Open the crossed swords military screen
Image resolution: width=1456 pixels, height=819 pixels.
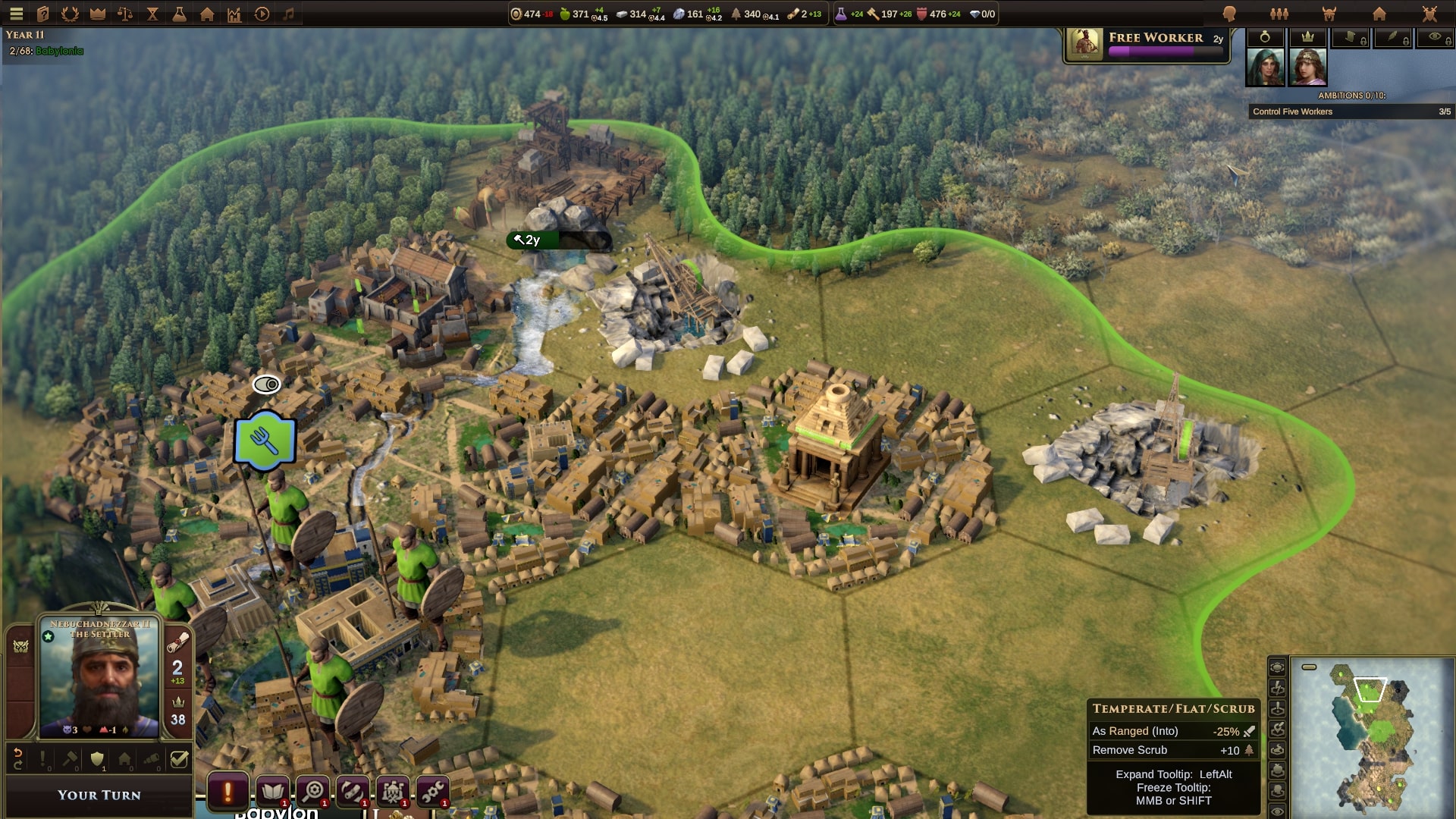pos(1429,14)
